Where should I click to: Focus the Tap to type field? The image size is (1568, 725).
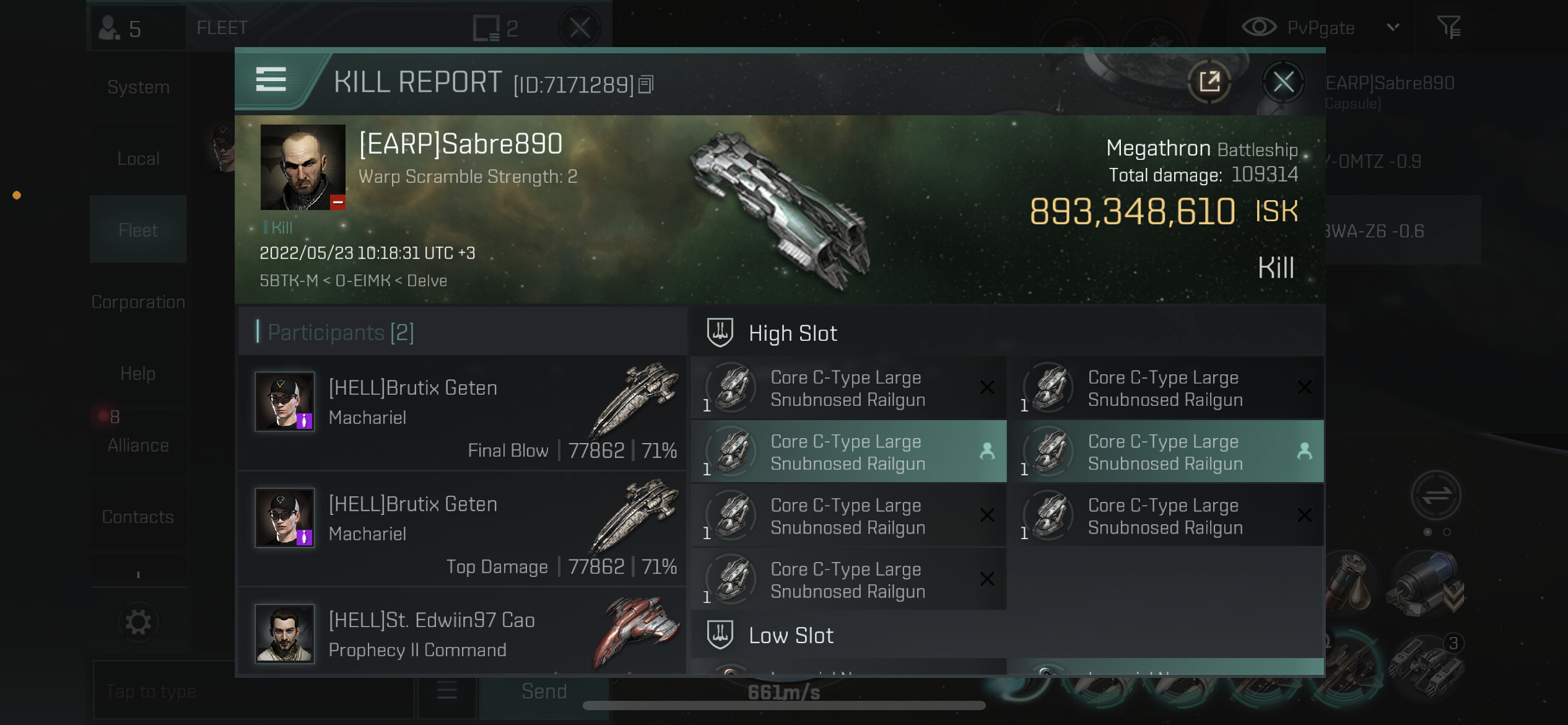tap(253, 691)
